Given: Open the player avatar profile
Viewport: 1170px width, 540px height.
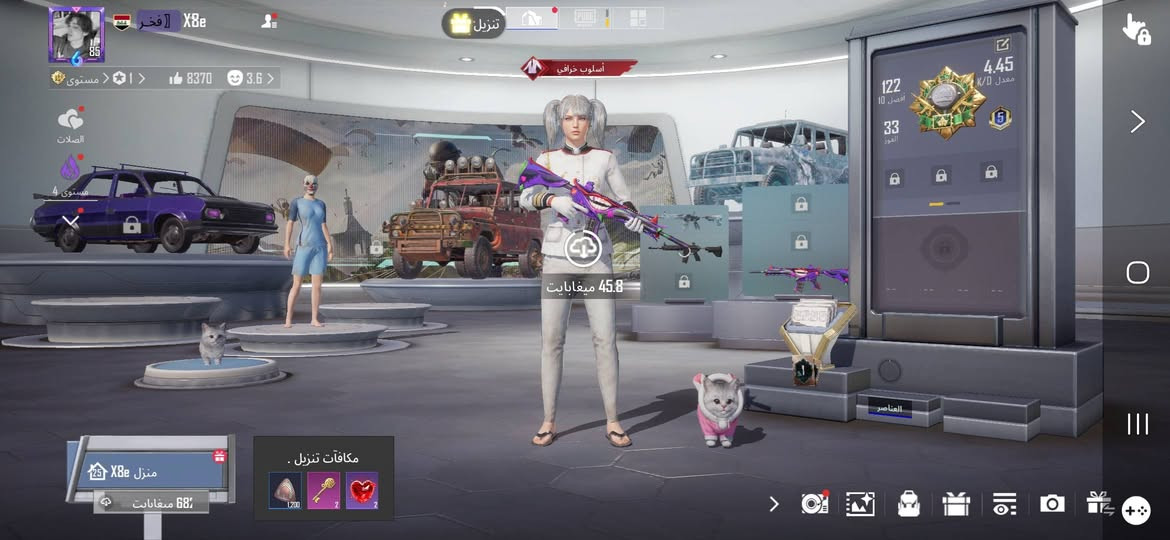Looking at the screenshot, I should point(76,35).
